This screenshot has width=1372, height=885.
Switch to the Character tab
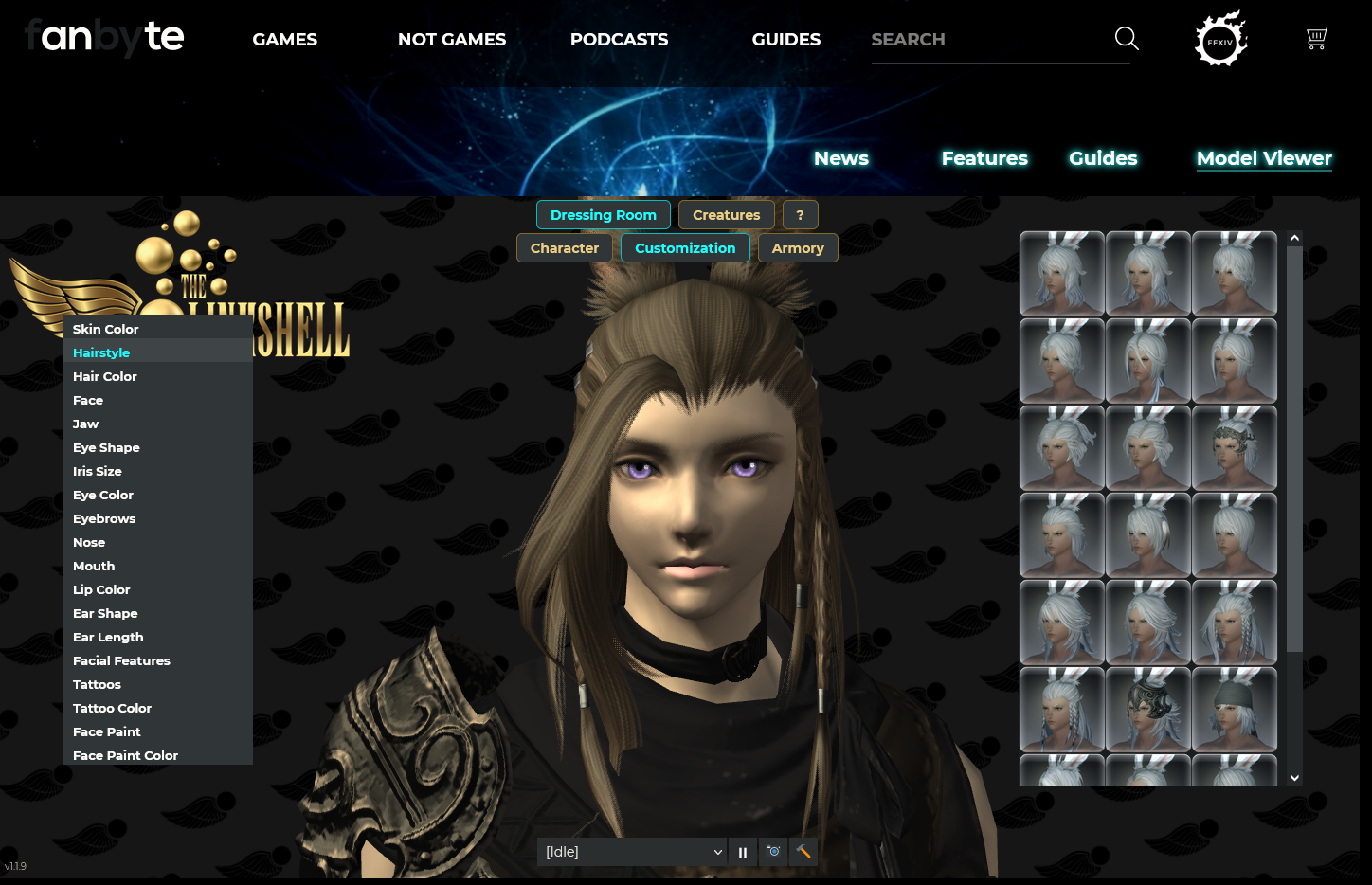click(564, 247)
